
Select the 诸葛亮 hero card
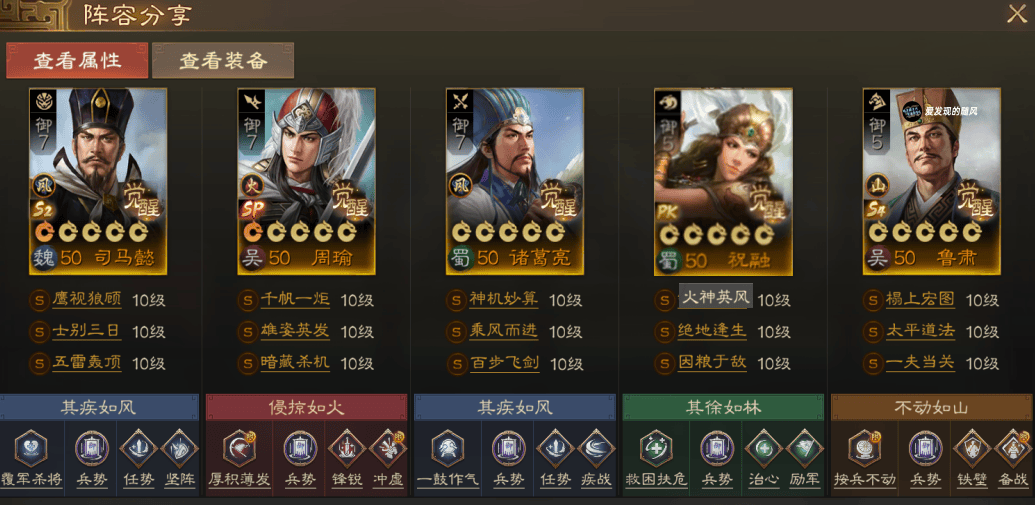coord(514,181)
